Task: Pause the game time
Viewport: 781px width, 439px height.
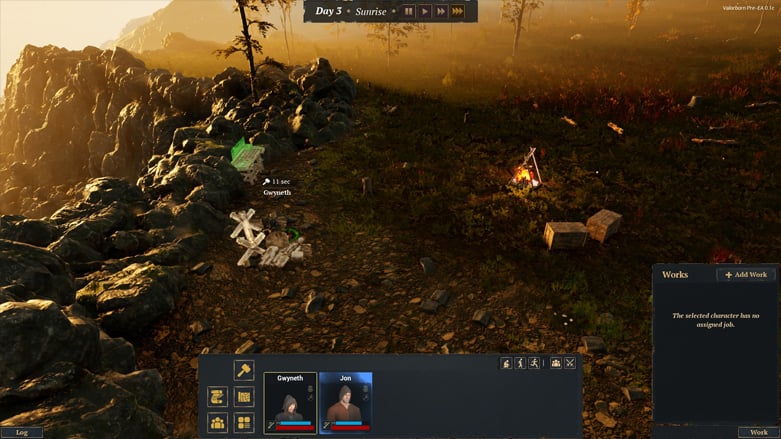Action: [409, 11]
